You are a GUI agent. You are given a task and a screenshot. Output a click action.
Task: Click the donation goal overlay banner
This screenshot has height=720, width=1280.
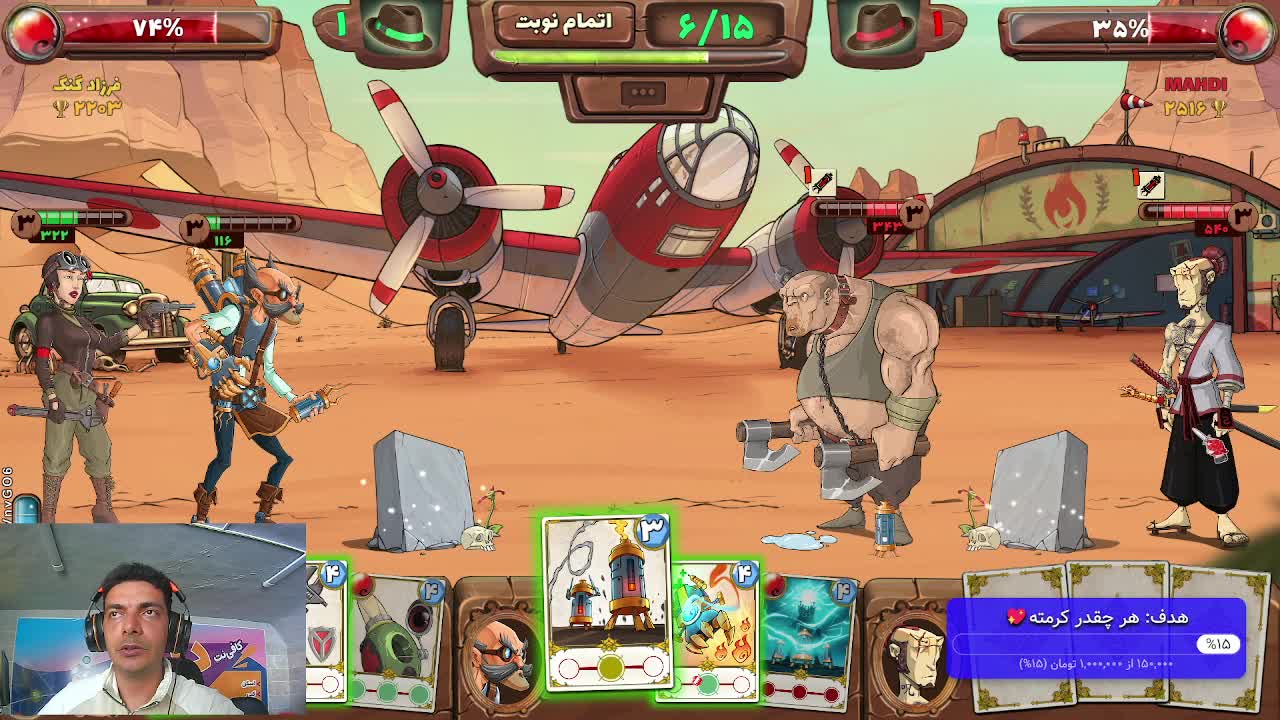tap(1096, 637)
